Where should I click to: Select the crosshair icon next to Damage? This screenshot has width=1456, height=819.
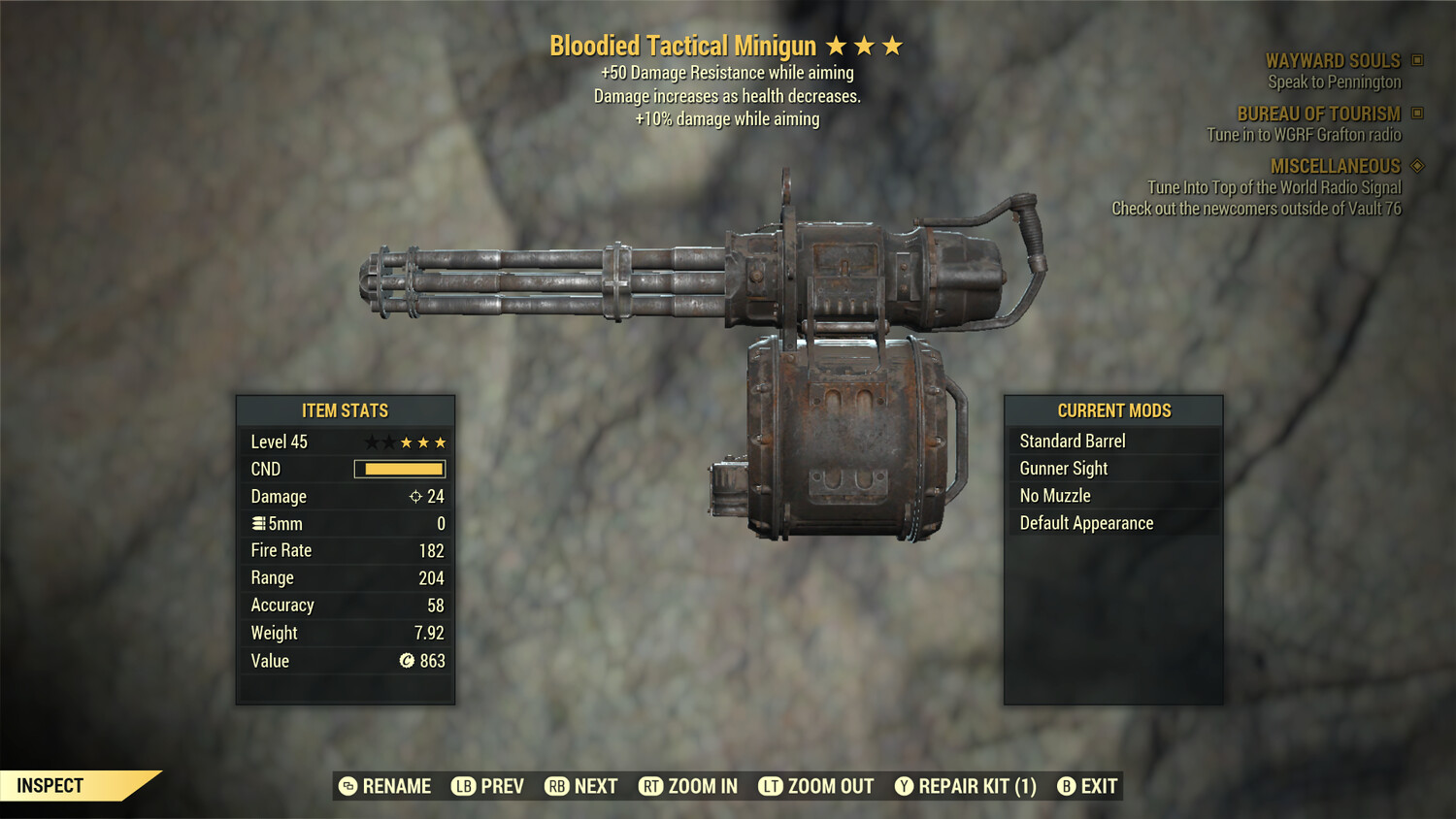pos(417,496)
